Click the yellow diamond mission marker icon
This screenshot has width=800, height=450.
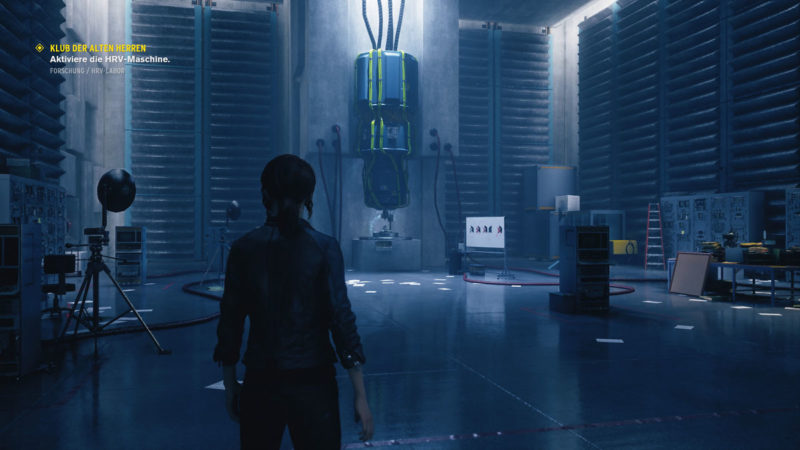39,47
